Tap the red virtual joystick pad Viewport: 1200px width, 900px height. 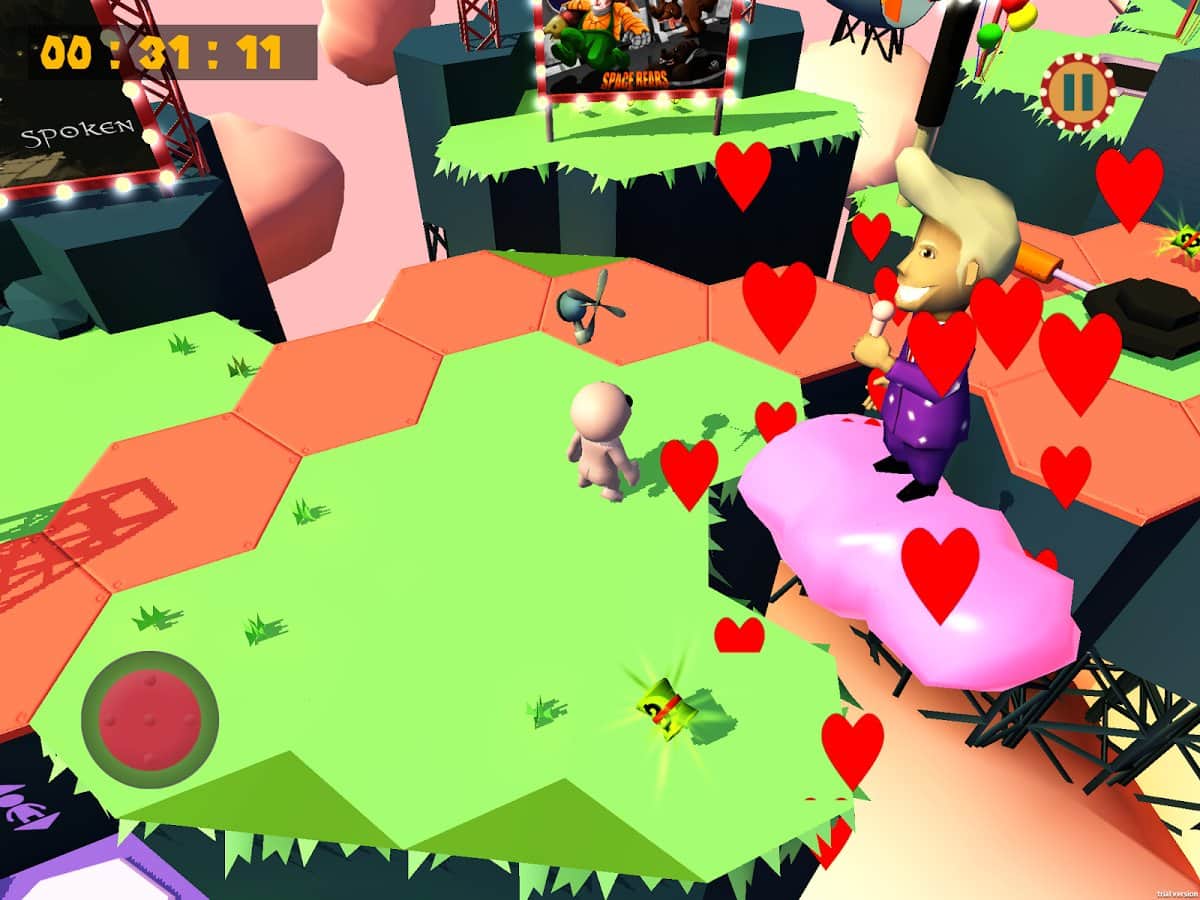pos(150,719)
